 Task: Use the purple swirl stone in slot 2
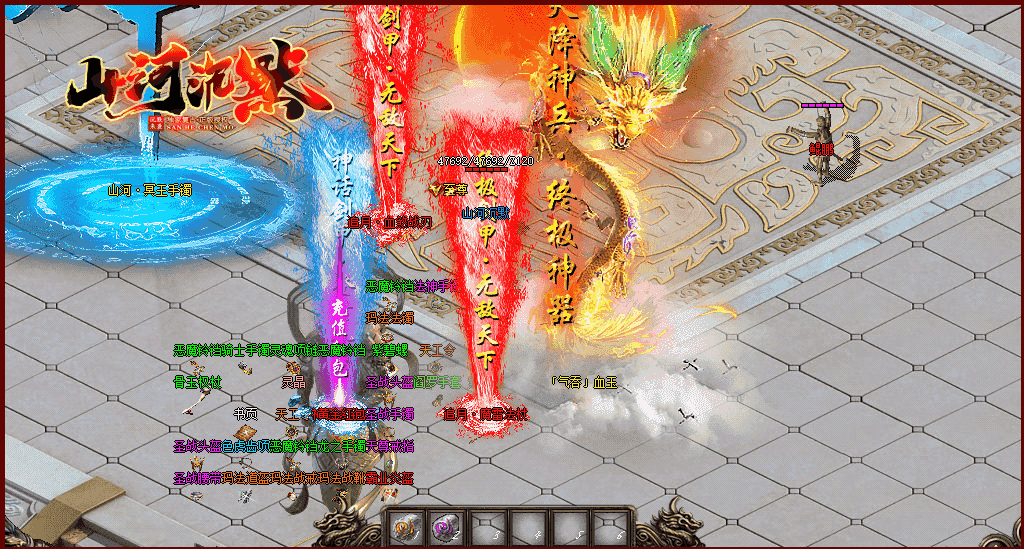point(445,526)
